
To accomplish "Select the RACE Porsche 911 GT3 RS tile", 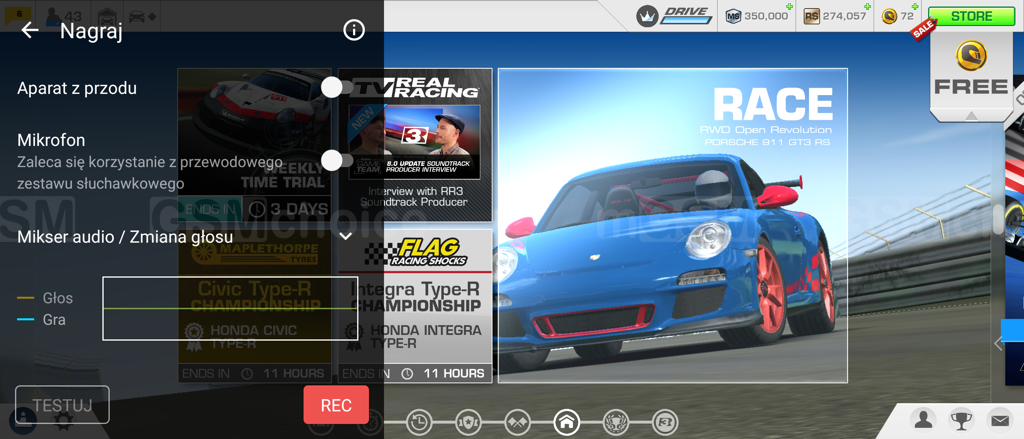I will [x=672, y=225].
